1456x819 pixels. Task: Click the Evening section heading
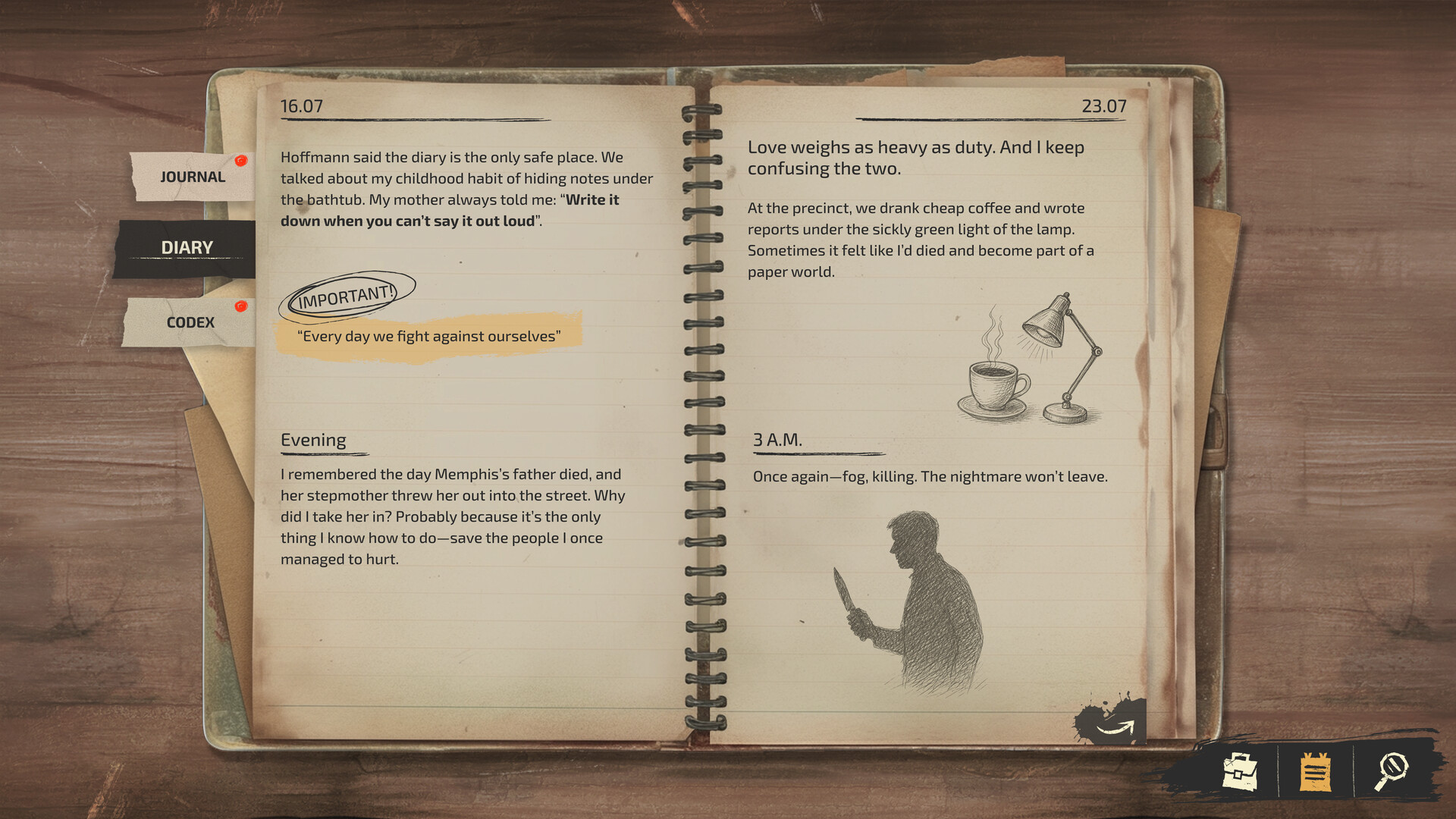(x=313, y=440)
